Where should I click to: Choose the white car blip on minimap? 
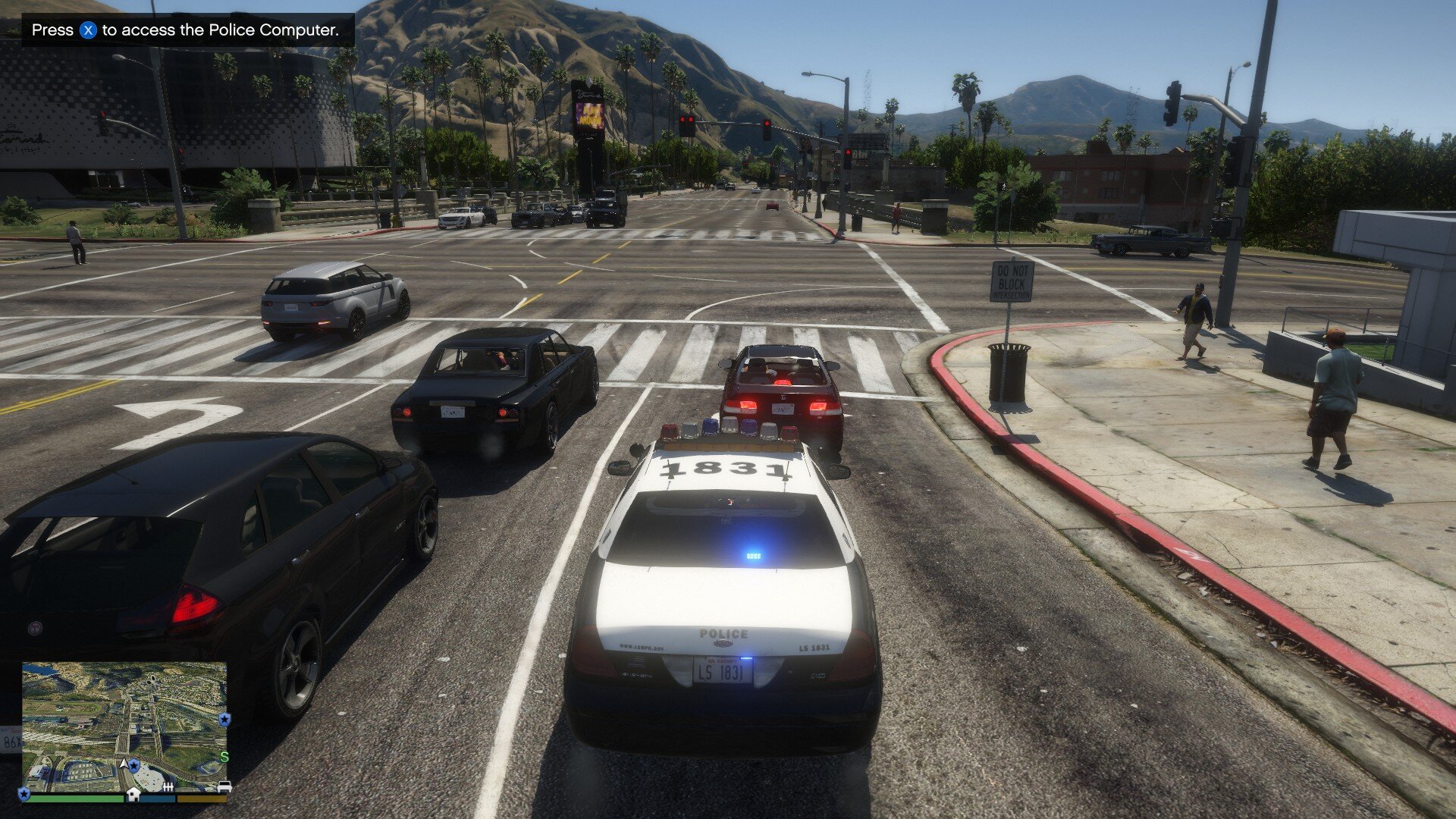tap(224, 786)
